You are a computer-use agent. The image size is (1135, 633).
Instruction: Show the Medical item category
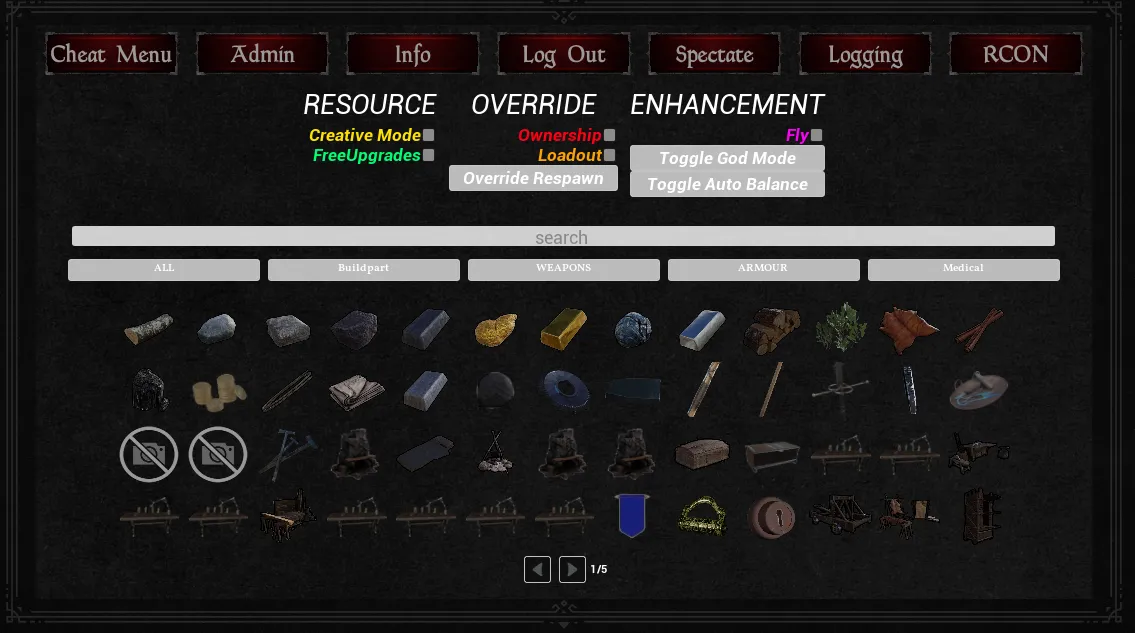coord(963,269)
